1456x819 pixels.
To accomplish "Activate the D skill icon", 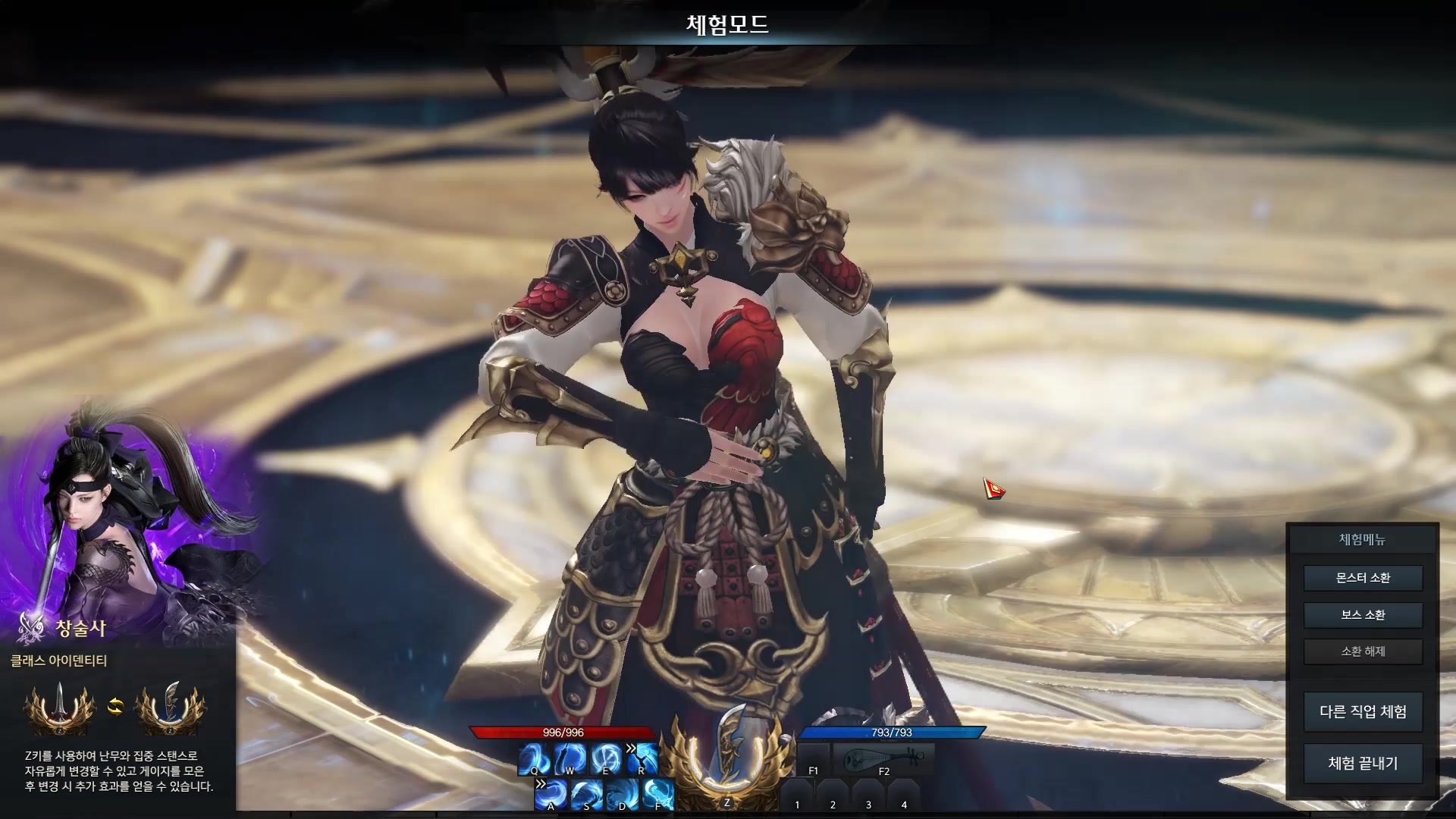I will coord(623,795).
